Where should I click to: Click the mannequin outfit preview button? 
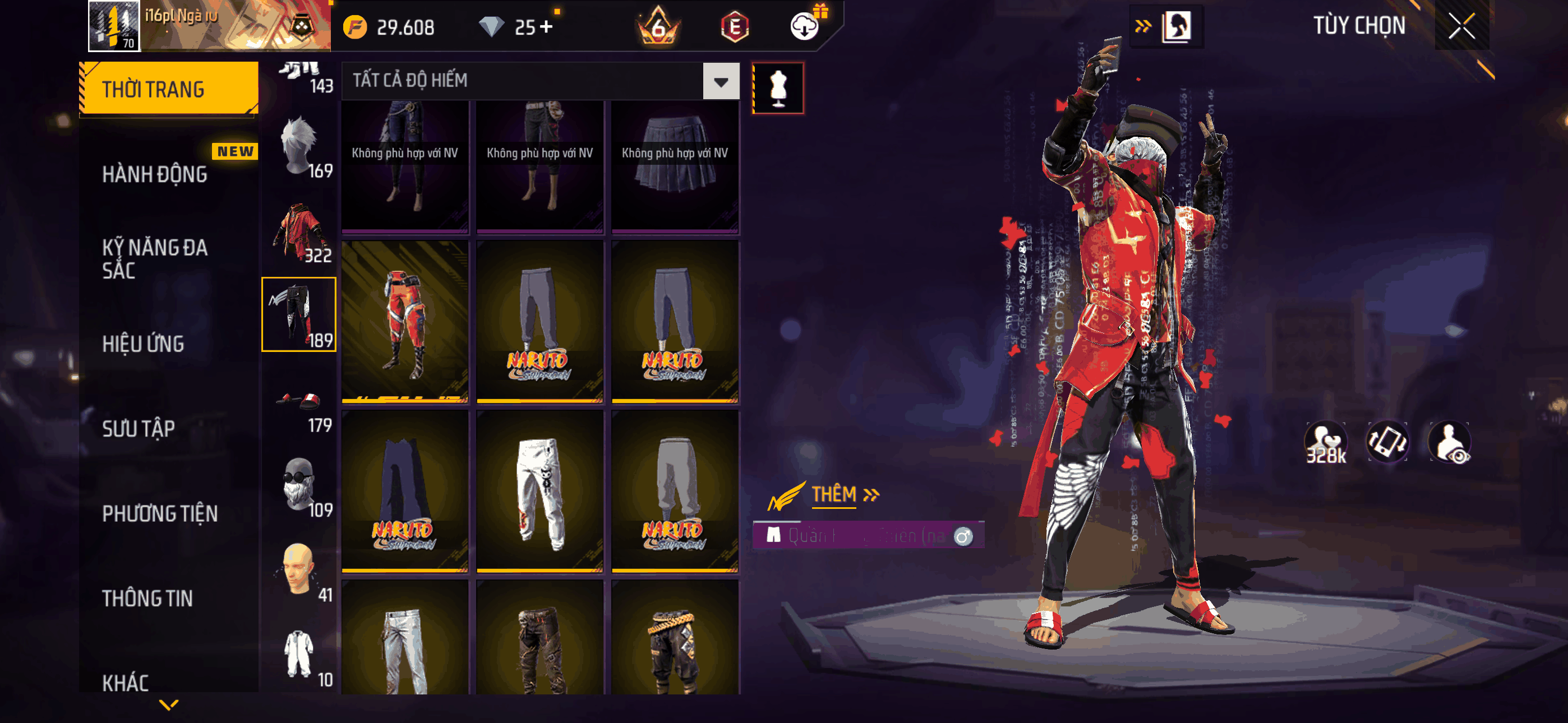[778, 87]
